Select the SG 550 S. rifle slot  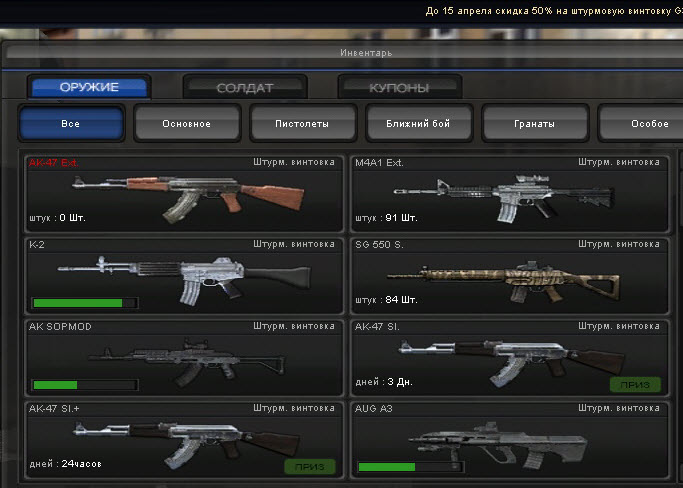point(508,275)
